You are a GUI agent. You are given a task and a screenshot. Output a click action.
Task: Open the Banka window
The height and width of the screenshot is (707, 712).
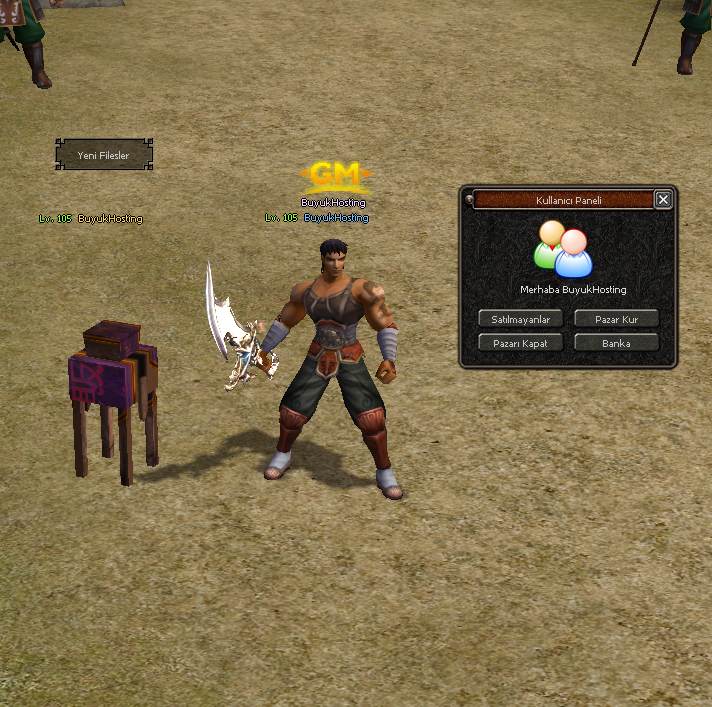tap(616, 343)
